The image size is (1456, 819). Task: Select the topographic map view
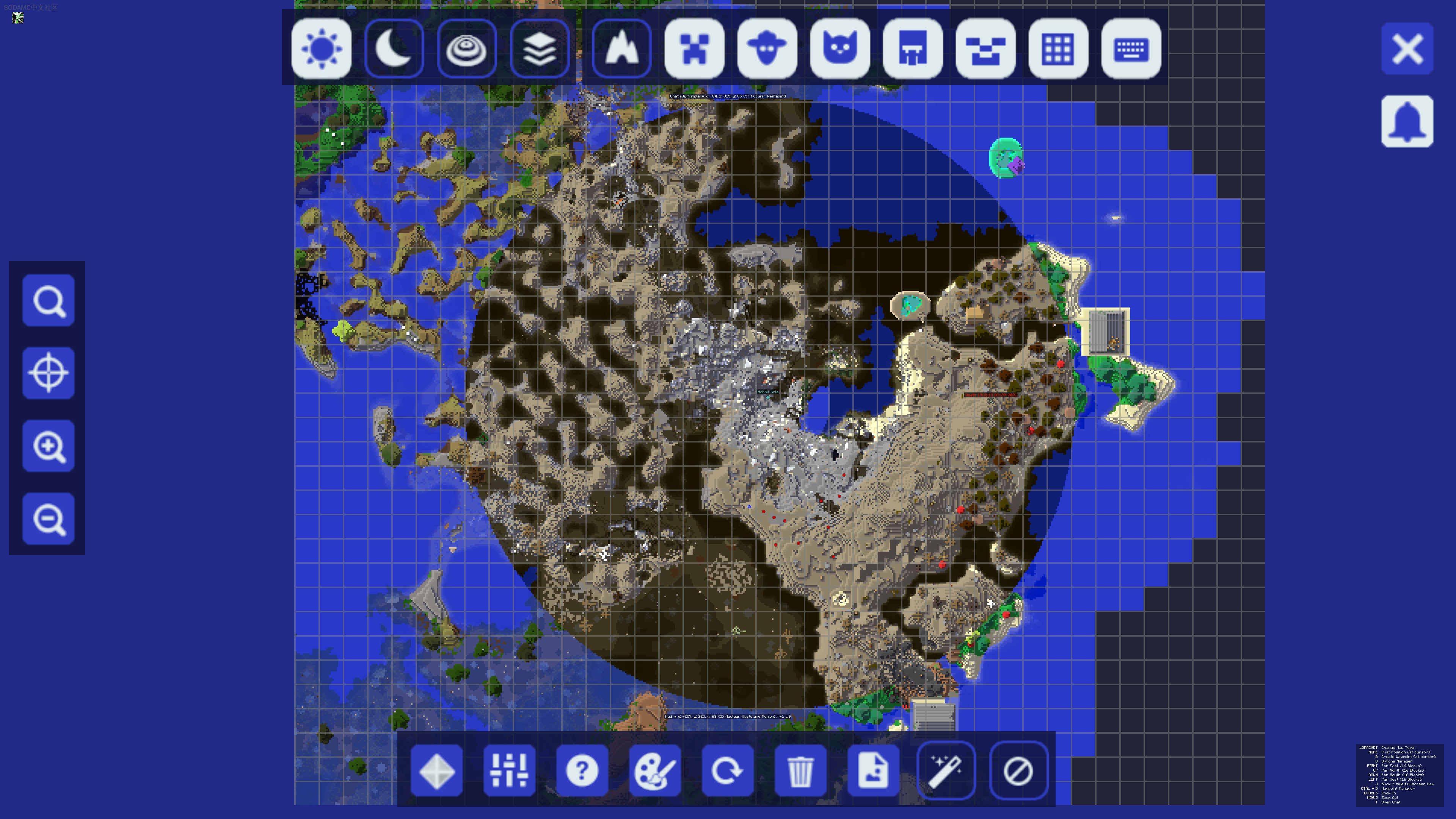(467, 48)
